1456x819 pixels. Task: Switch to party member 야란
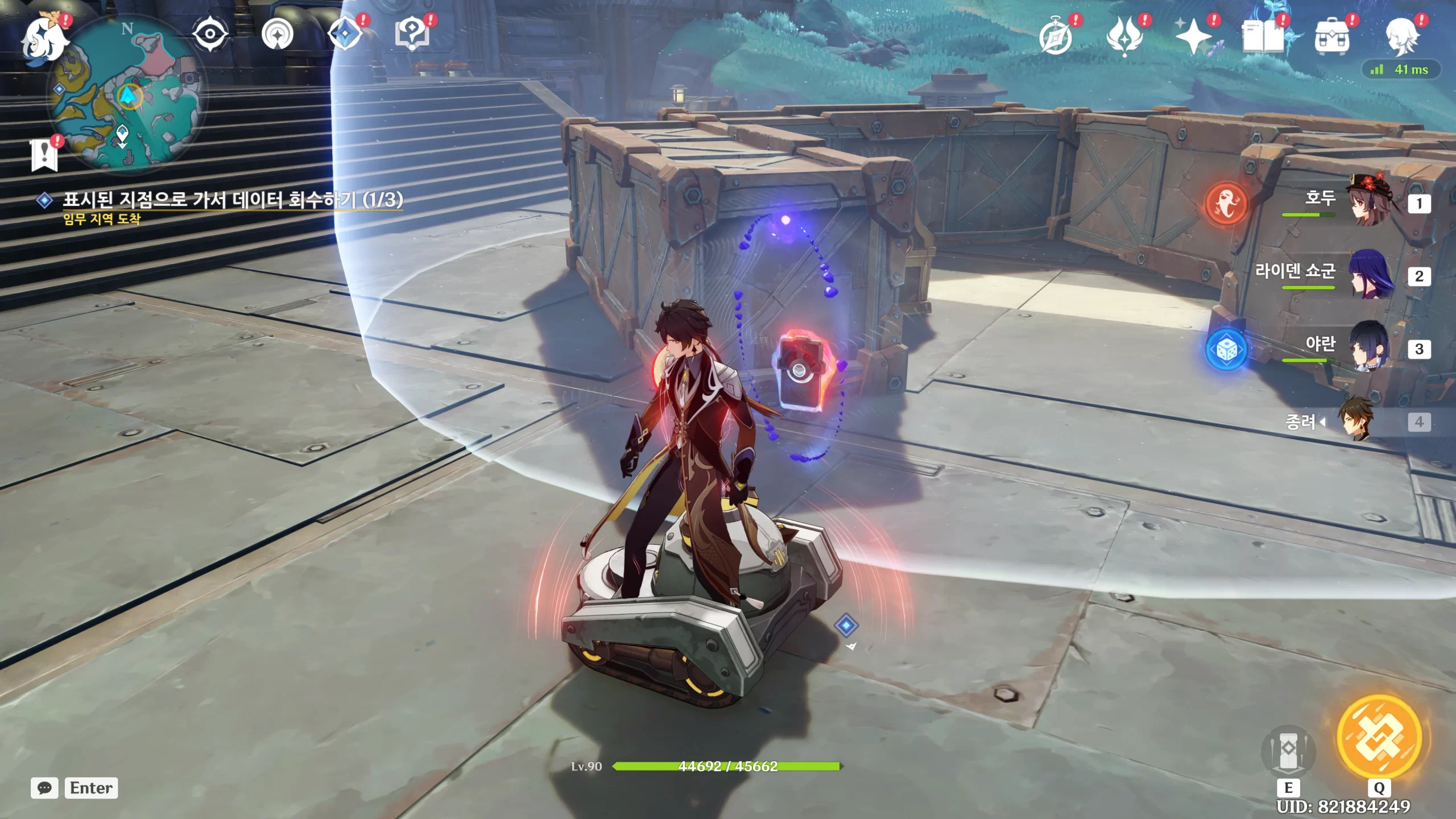1365,348
